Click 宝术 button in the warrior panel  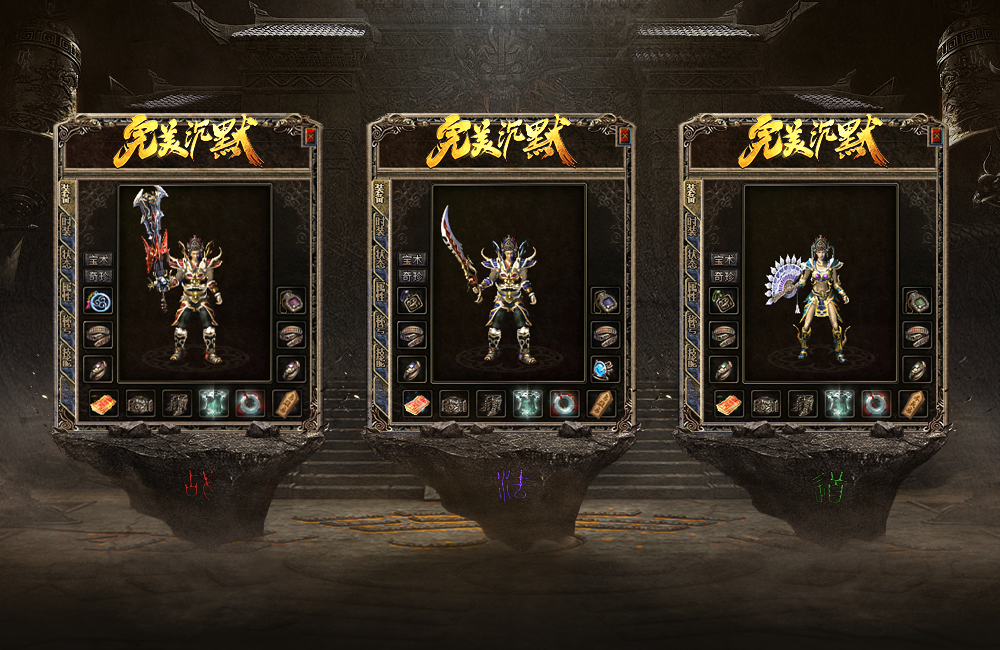[98, 259]
